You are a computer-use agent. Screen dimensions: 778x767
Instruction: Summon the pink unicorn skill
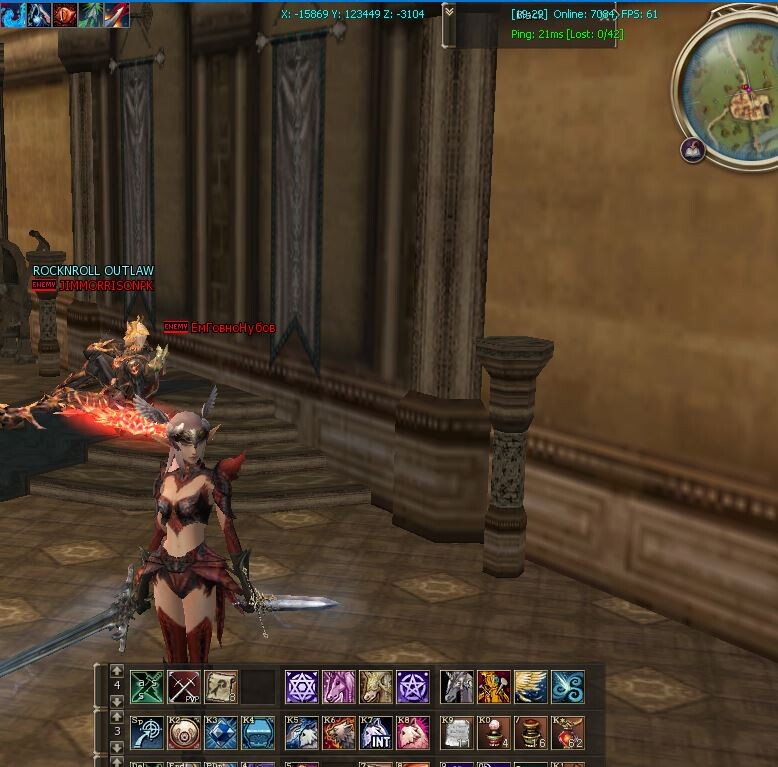click(339, 687)
